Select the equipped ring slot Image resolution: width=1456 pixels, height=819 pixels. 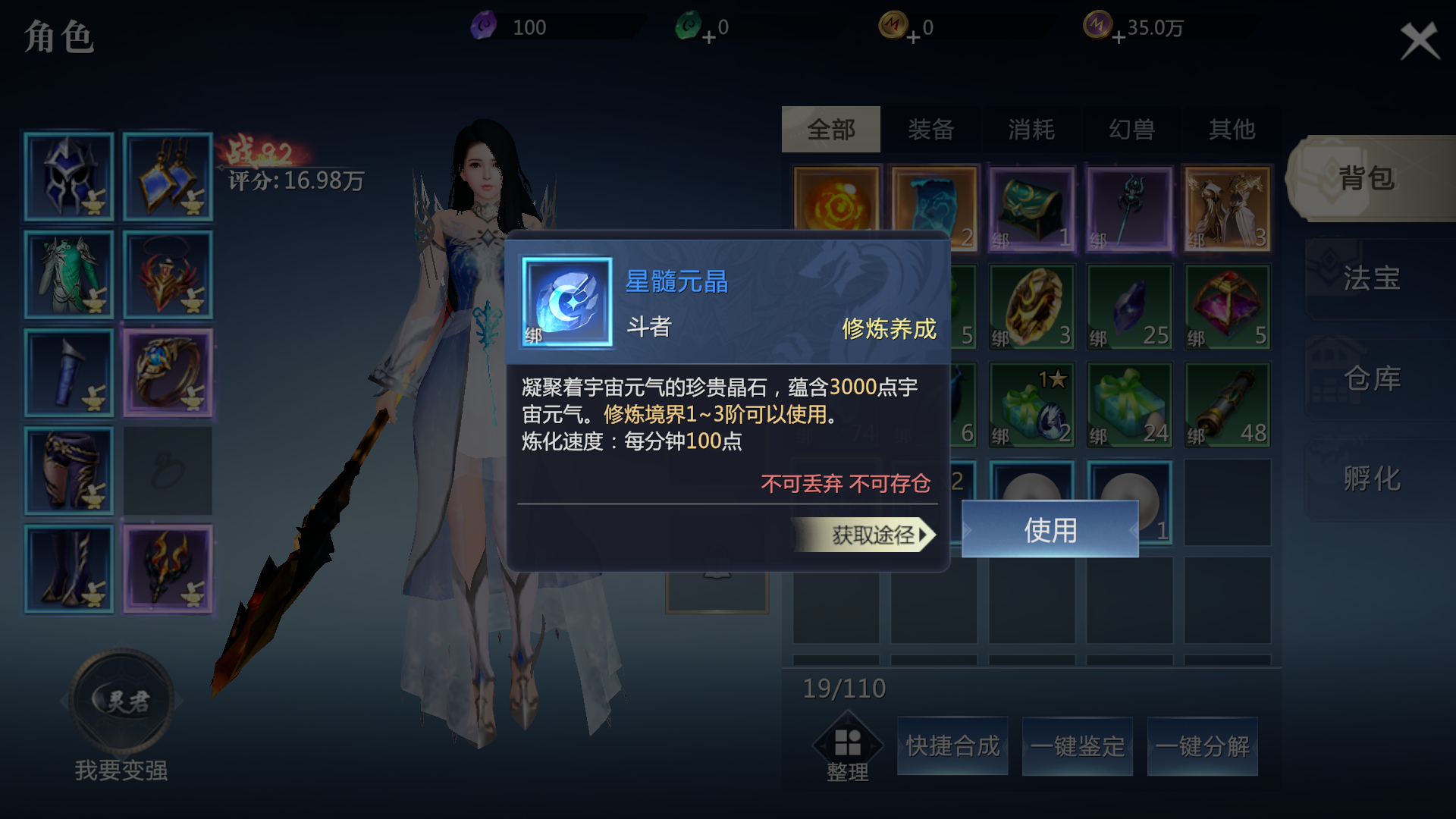tap(168, 373)
